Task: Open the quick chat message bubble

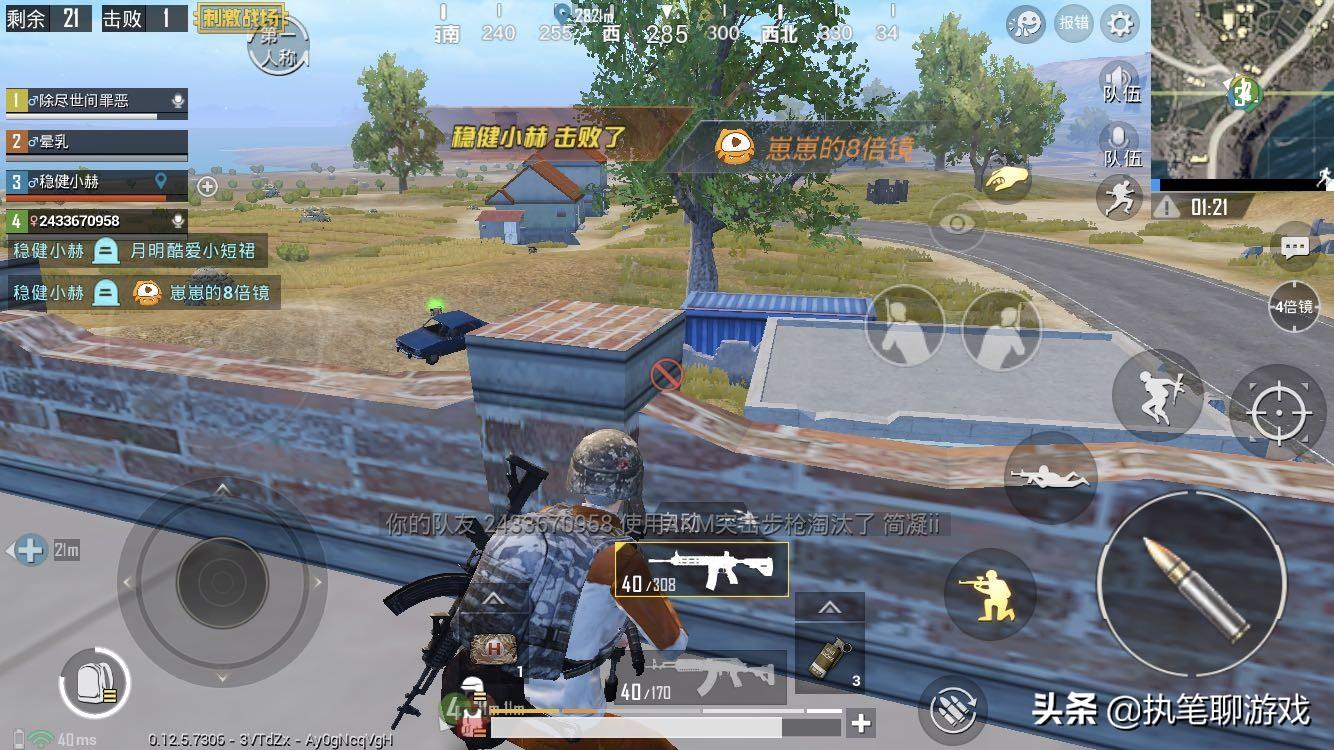Action: click(1295, 247)
